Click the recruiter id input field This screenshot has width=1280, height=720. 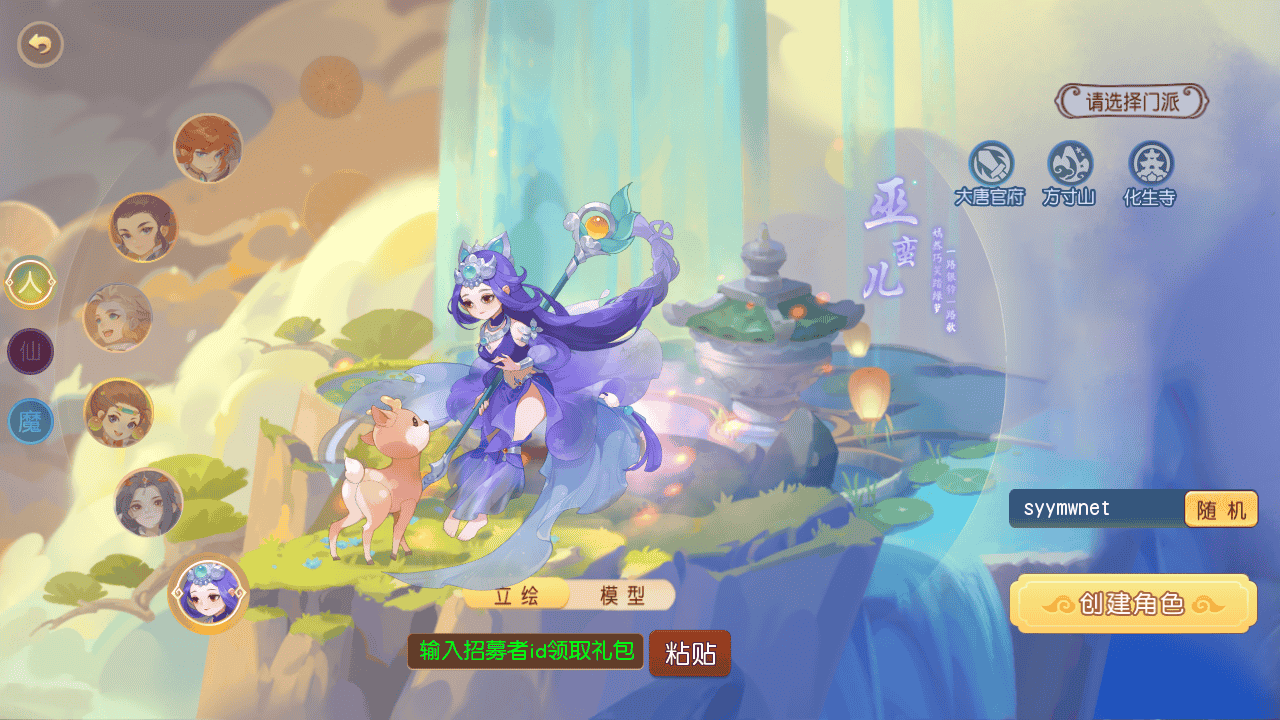coord(526,652)
